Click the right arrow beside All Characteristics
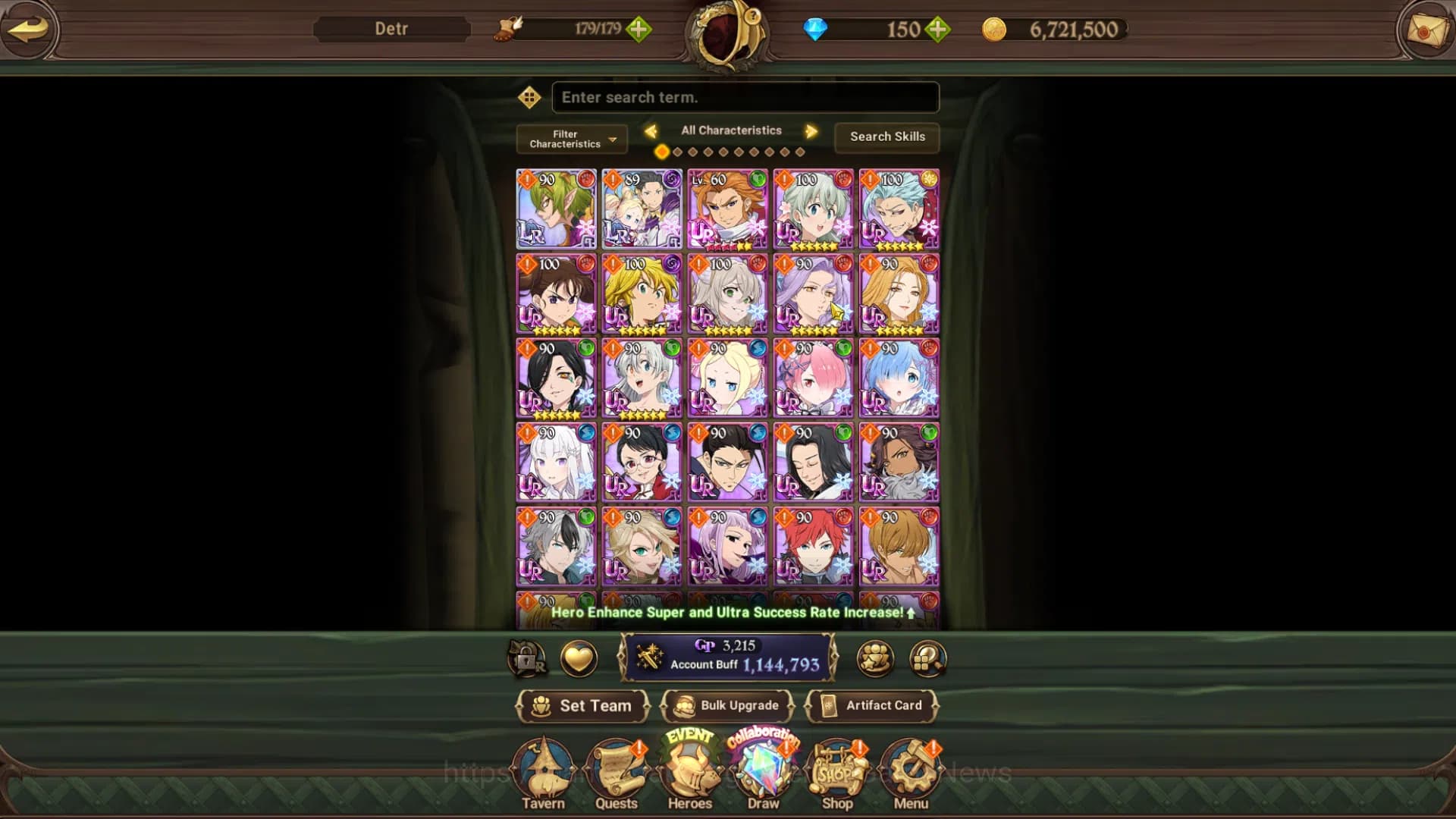The image size is (1456, 819). coord(811,130)
